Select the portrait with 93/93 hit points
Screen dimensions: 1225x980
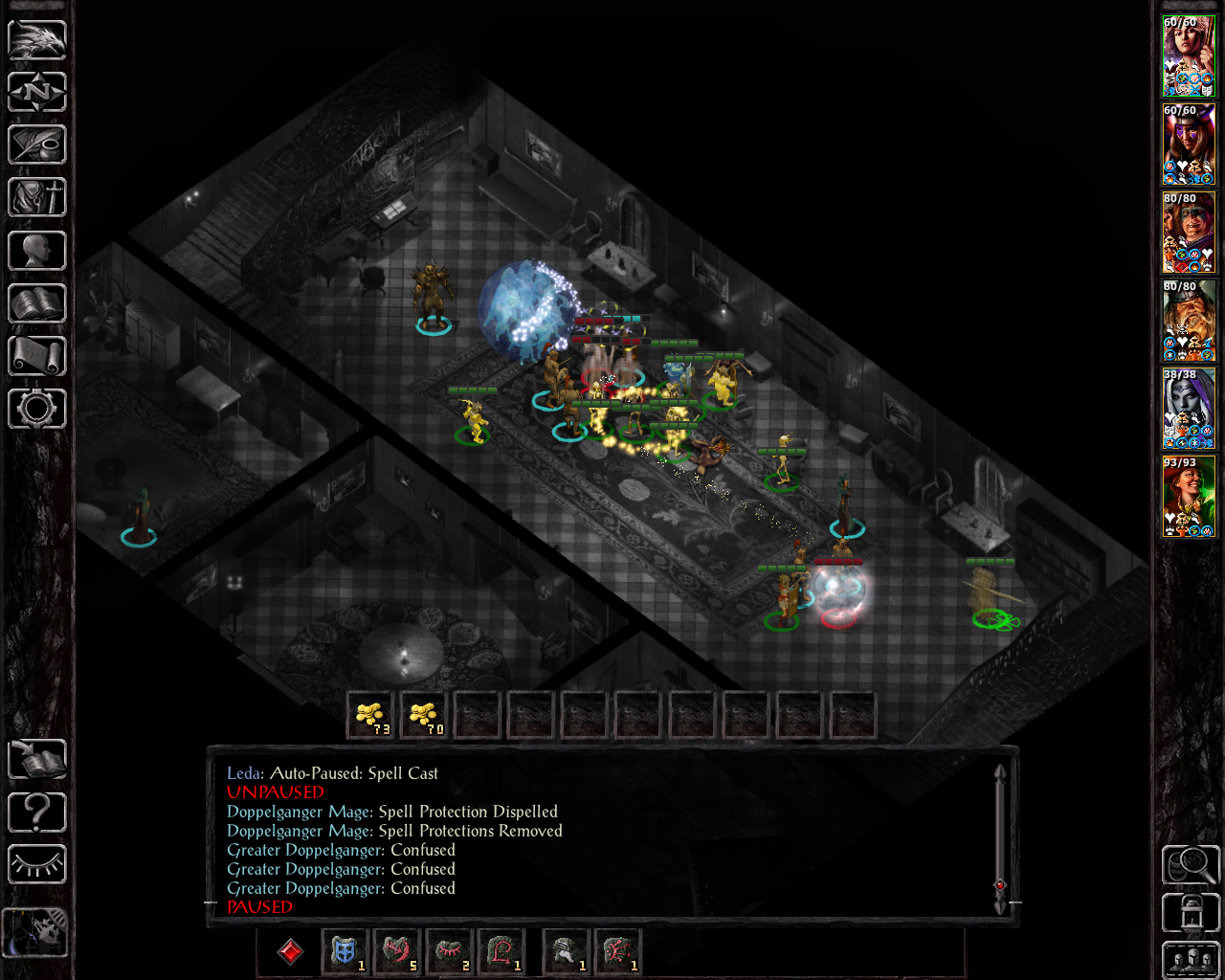pos(1189,497)
